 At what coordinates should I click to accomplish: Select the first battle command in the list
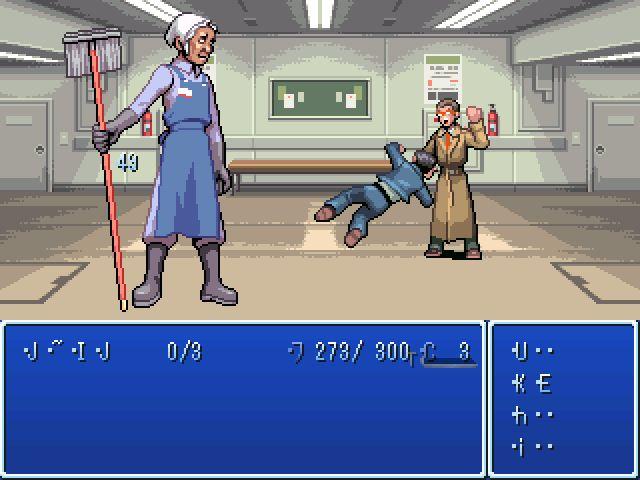coord(533,352)
